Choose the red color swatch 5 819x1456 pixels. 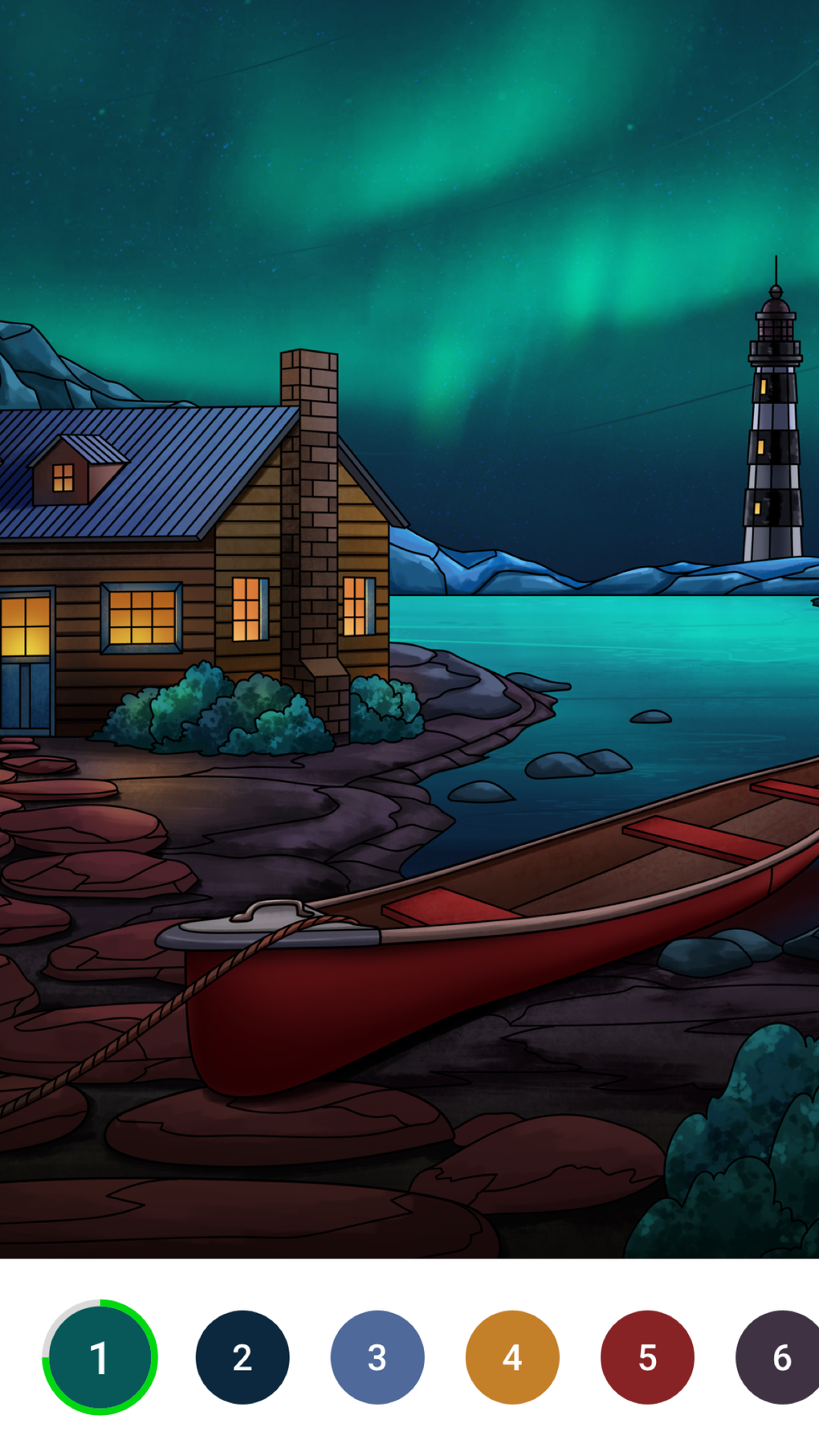(646, 1357)
